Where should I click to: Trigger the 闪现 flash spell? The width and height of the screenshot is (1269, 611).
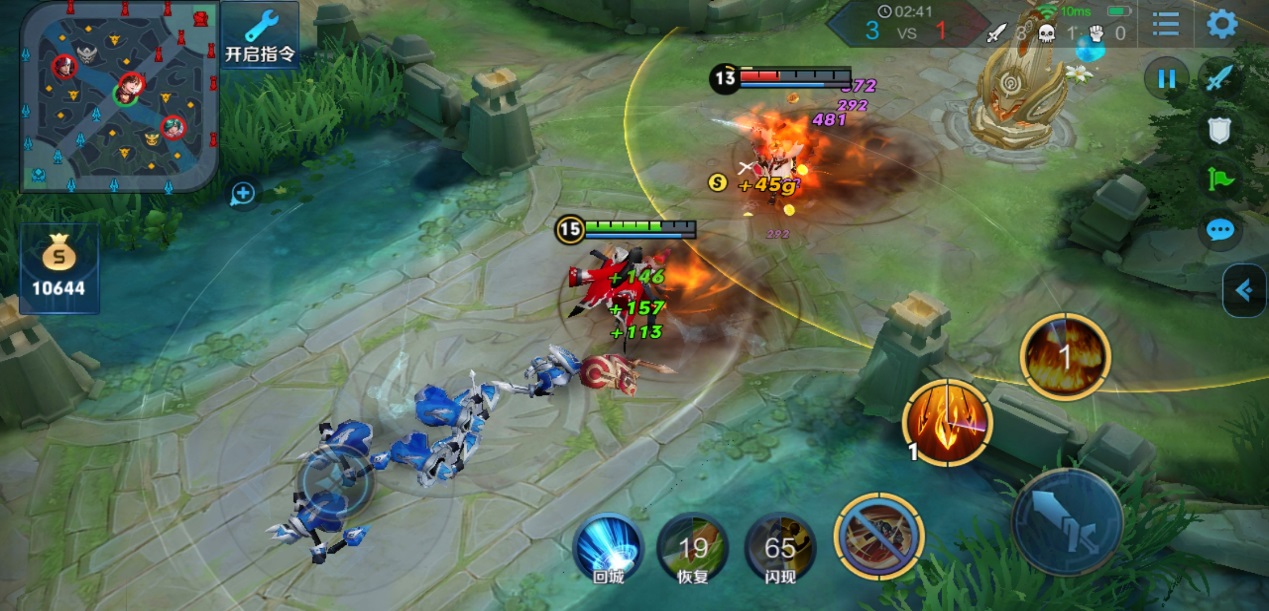click(780, 549)
